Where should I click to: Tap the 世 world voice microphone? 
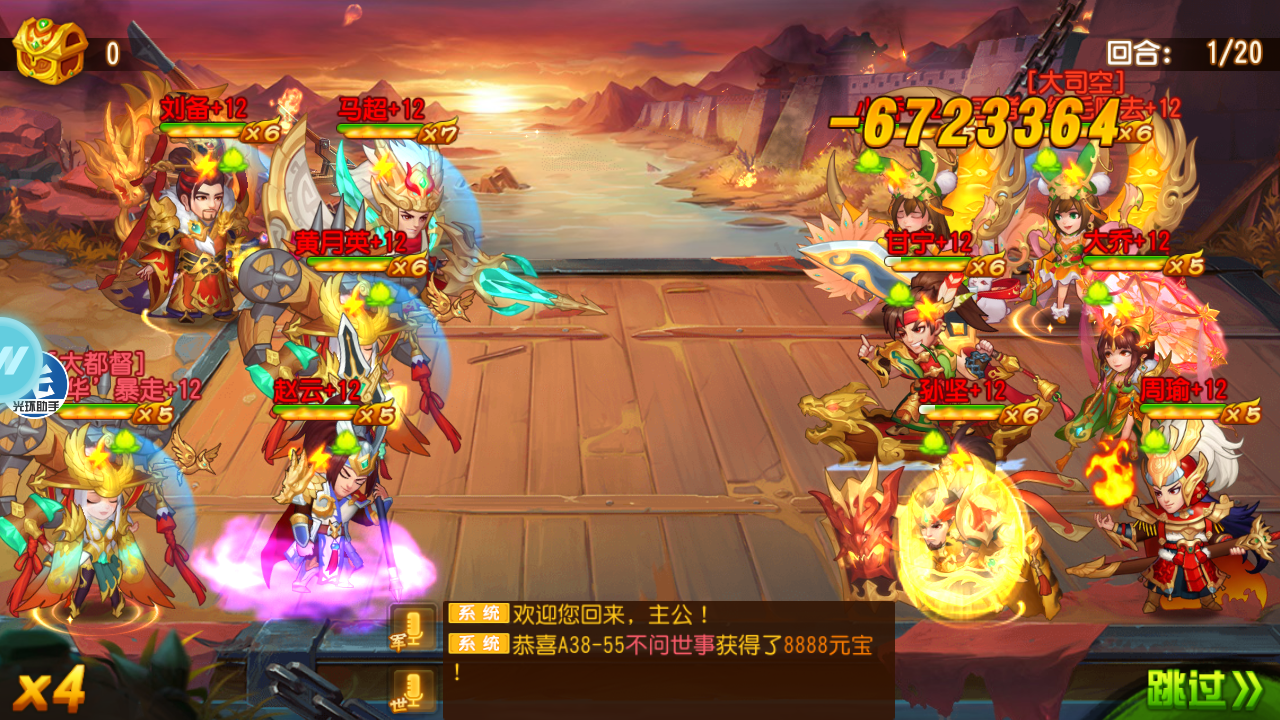(413, 691)
